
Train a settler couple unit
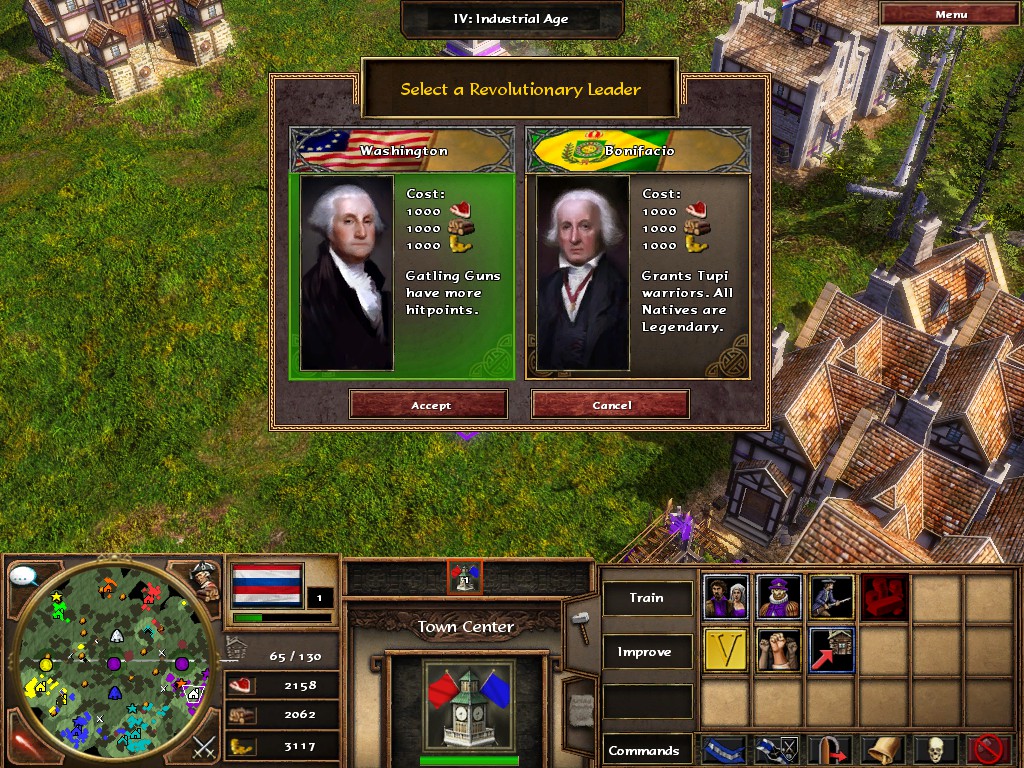click(726, 597)
